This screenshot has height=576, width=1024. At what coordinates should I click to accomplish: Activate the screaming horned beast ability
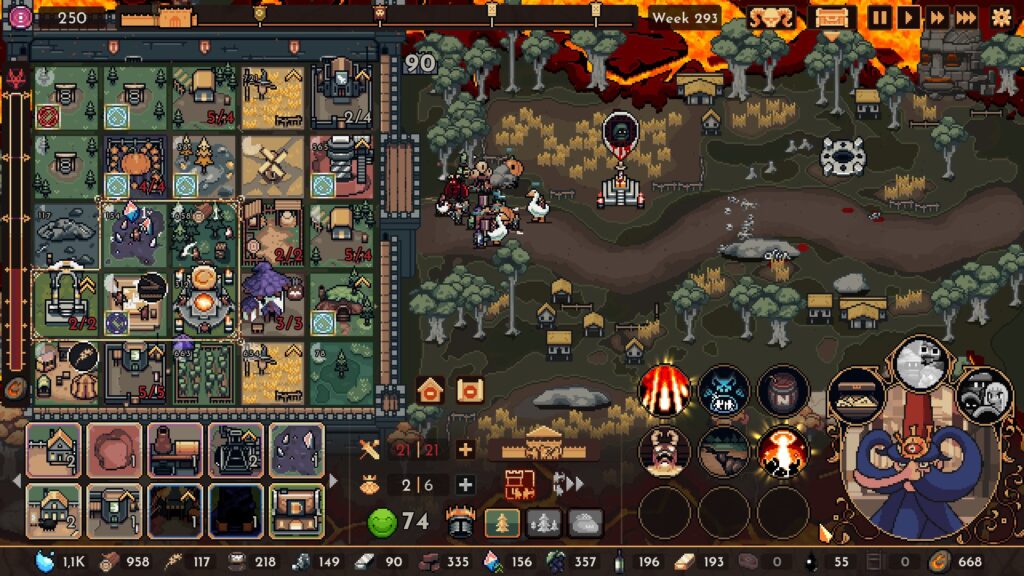coord(663,451)
